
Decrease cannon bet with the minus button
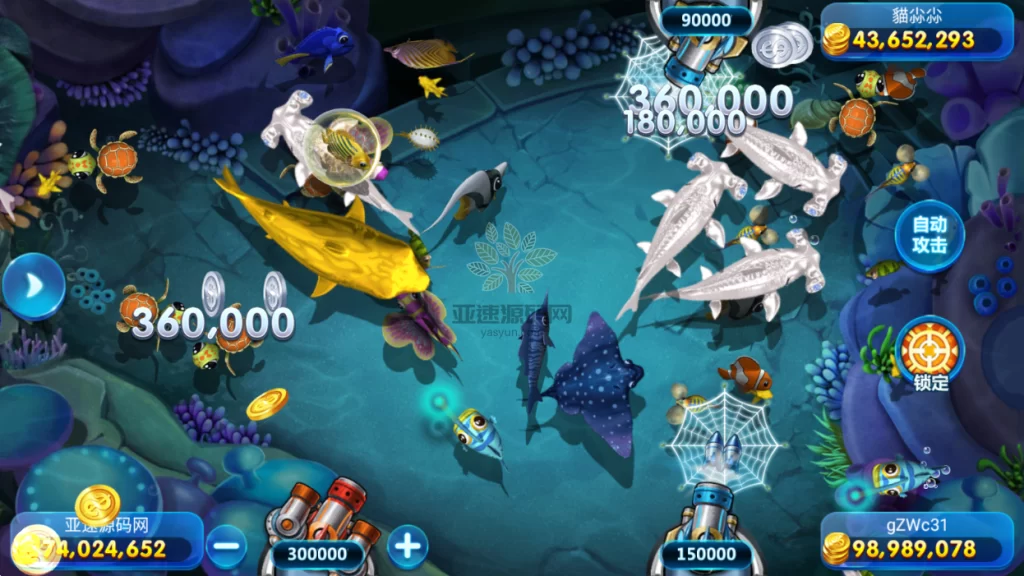click(228, 546)
